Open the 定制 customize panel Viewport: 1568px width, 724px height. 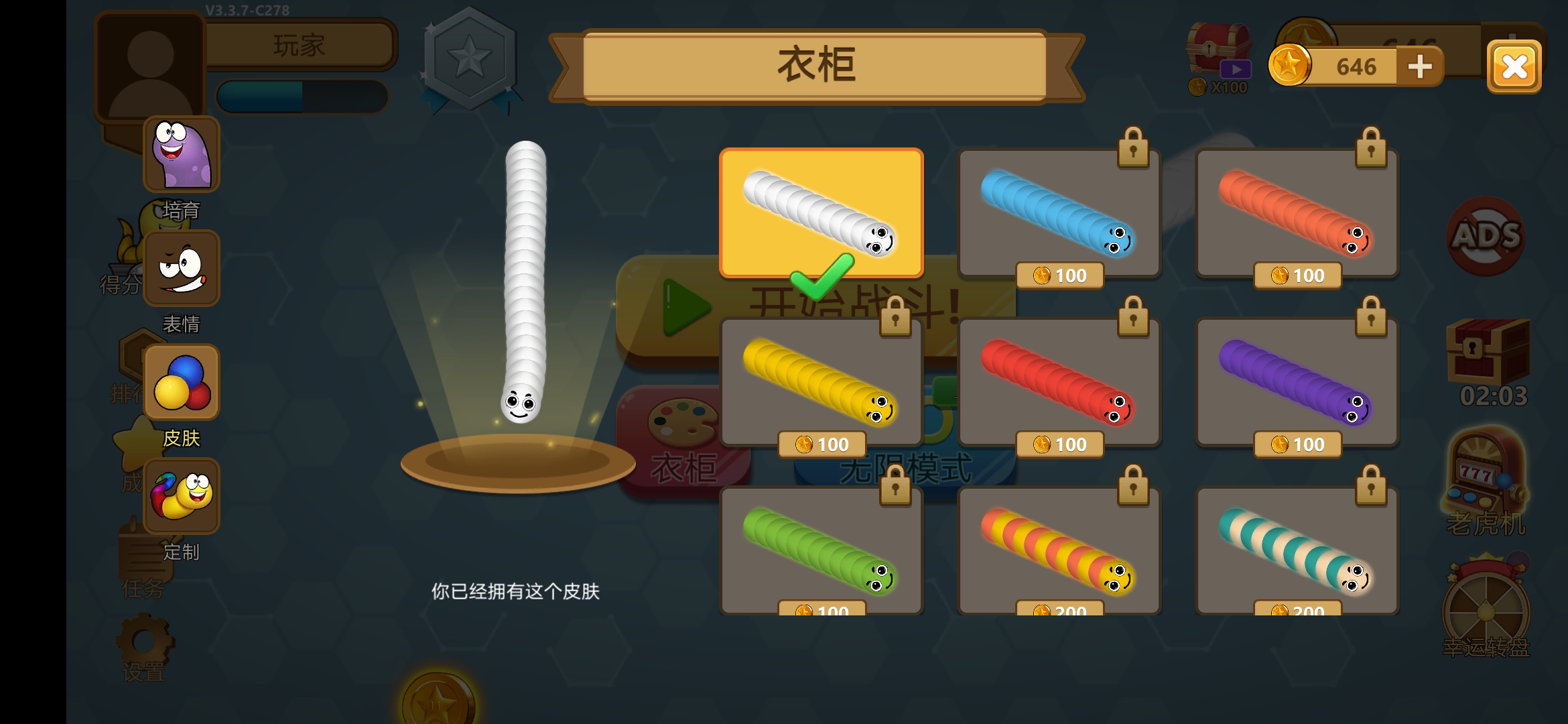click(181, 496)
